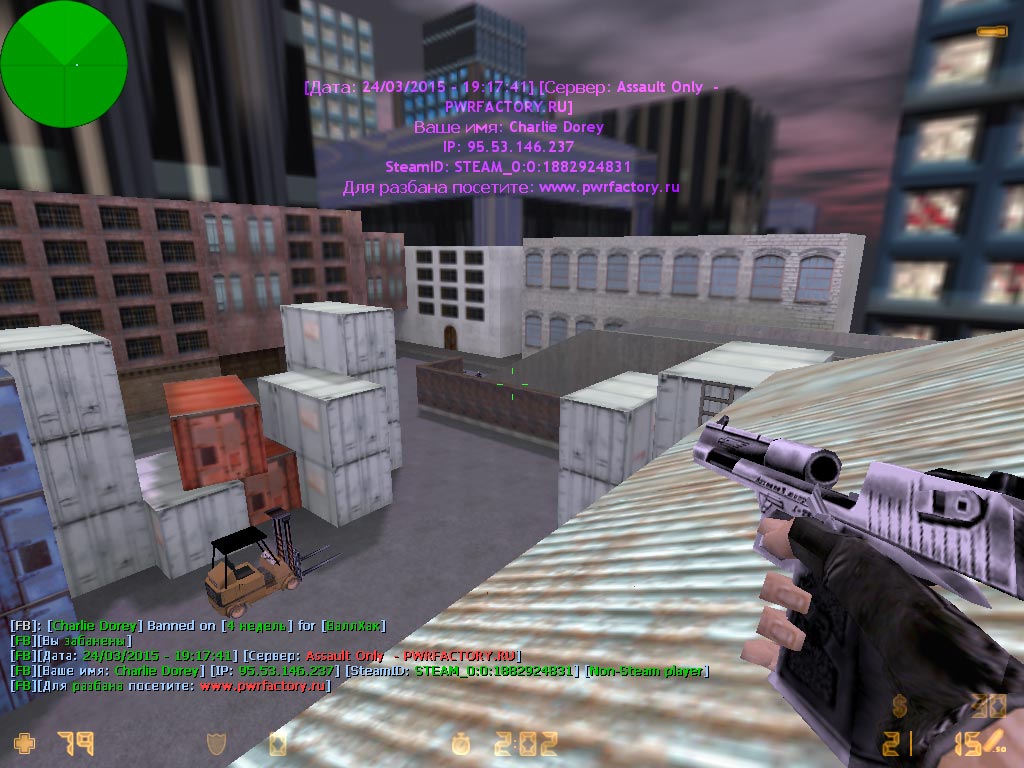Click the green circular radar
The image size is (1024, 768).
point(64,64)
